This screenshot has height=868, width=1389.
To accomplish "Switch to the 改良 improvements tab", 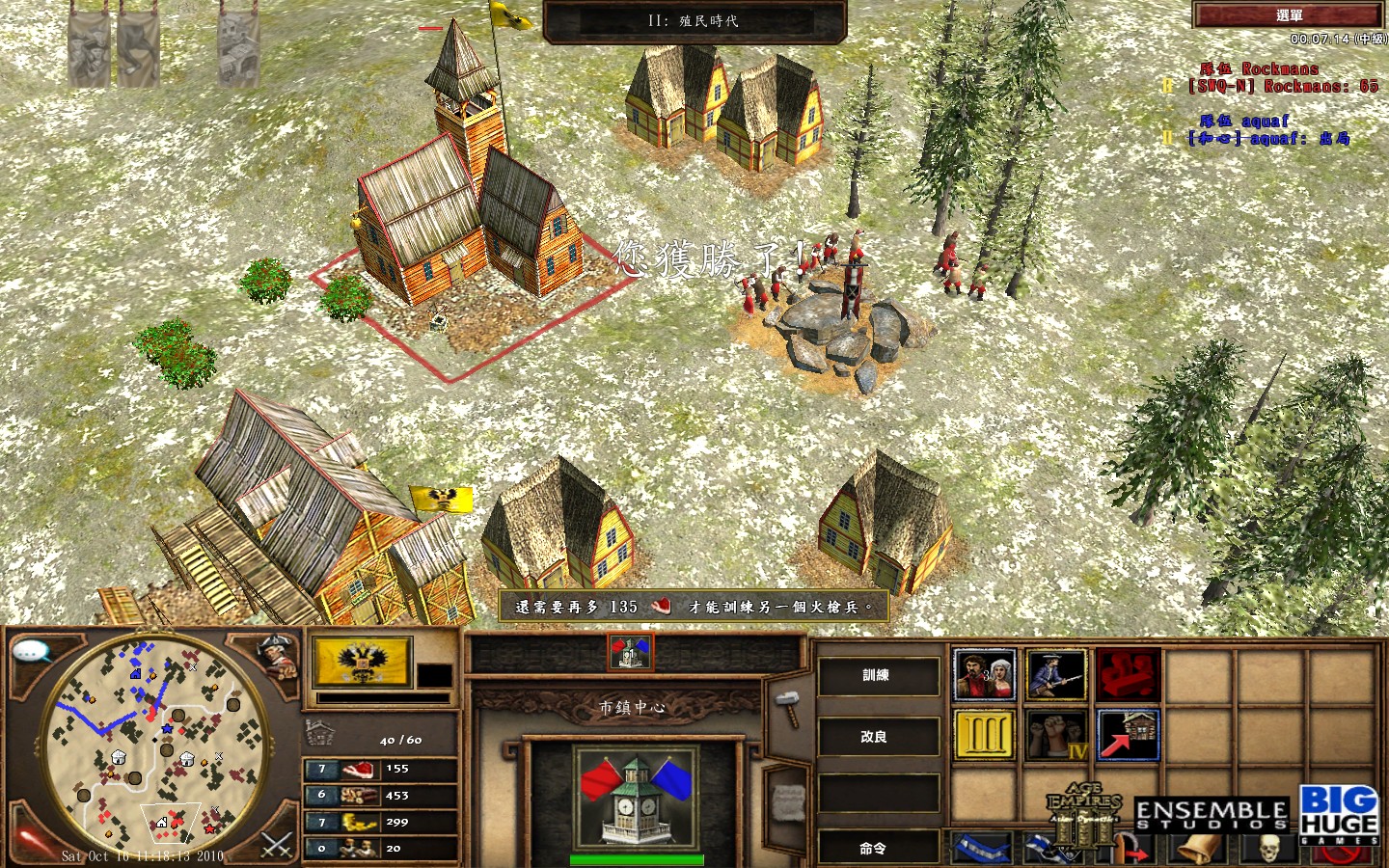I will (x=877, y=737).
